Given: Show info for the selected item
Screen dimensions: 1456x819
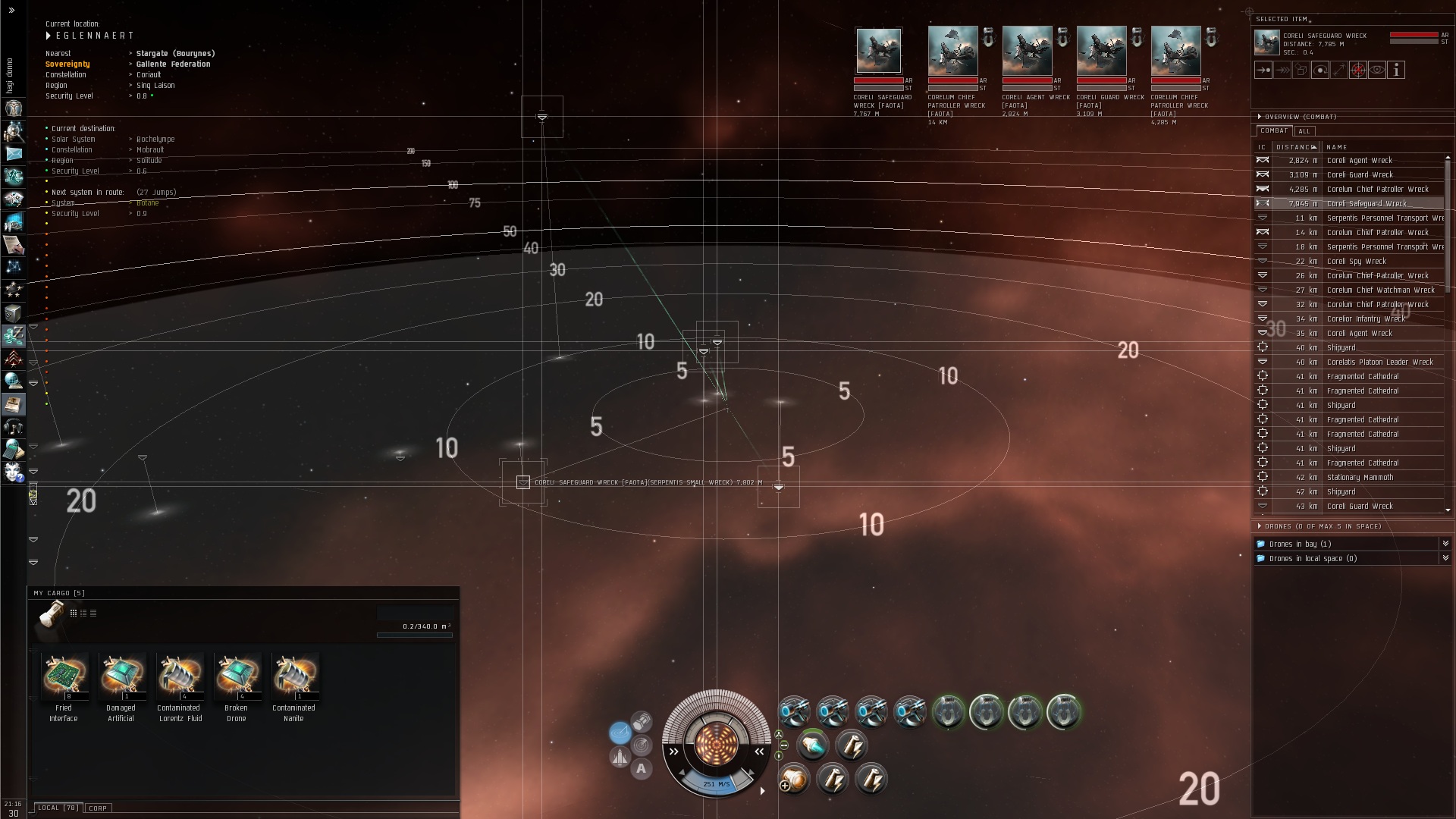Looking at the screenshot, I should pyautogui.click(x=1396, y=70).
